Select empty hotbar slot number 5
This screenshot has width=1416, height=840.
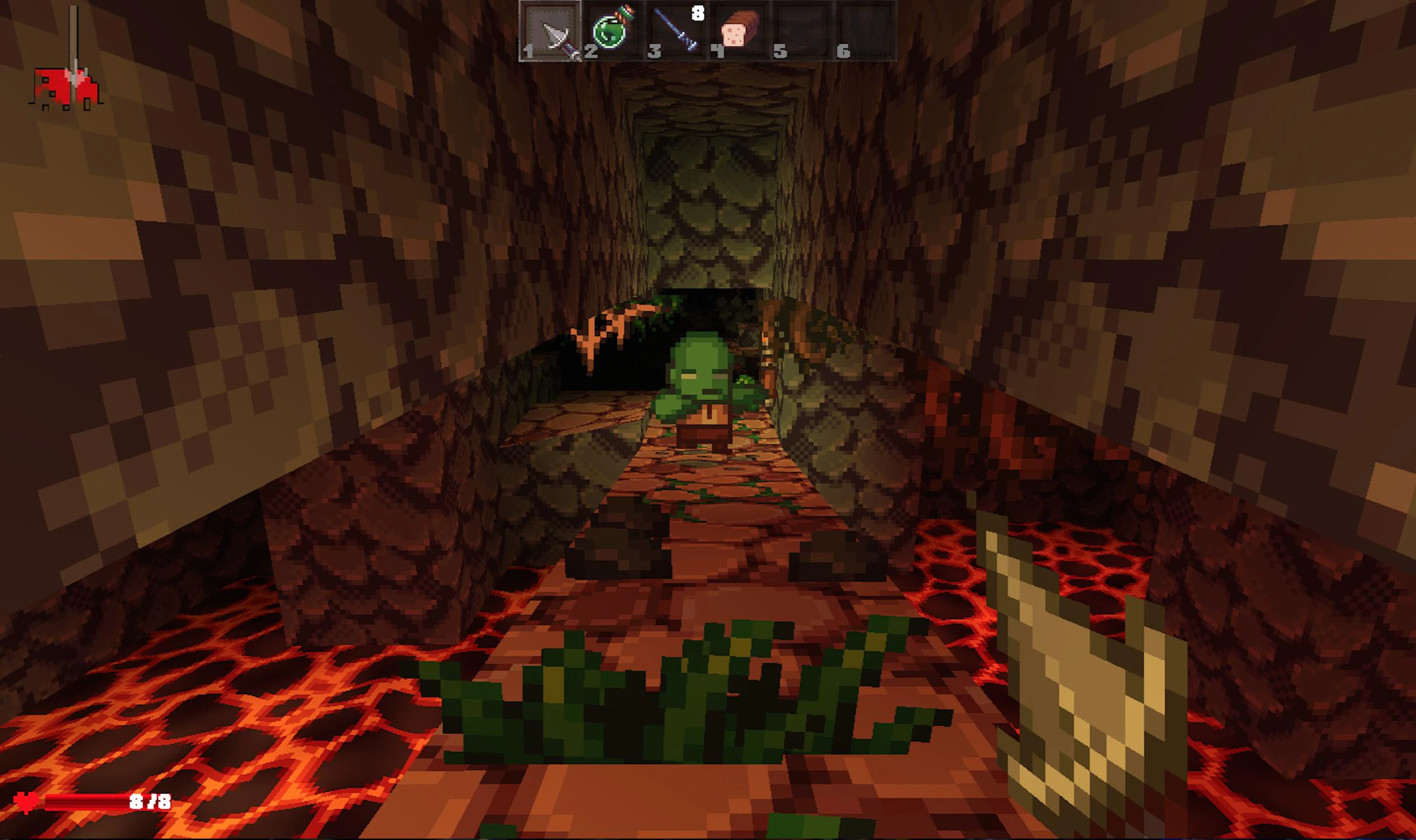[x=803, y=32]
